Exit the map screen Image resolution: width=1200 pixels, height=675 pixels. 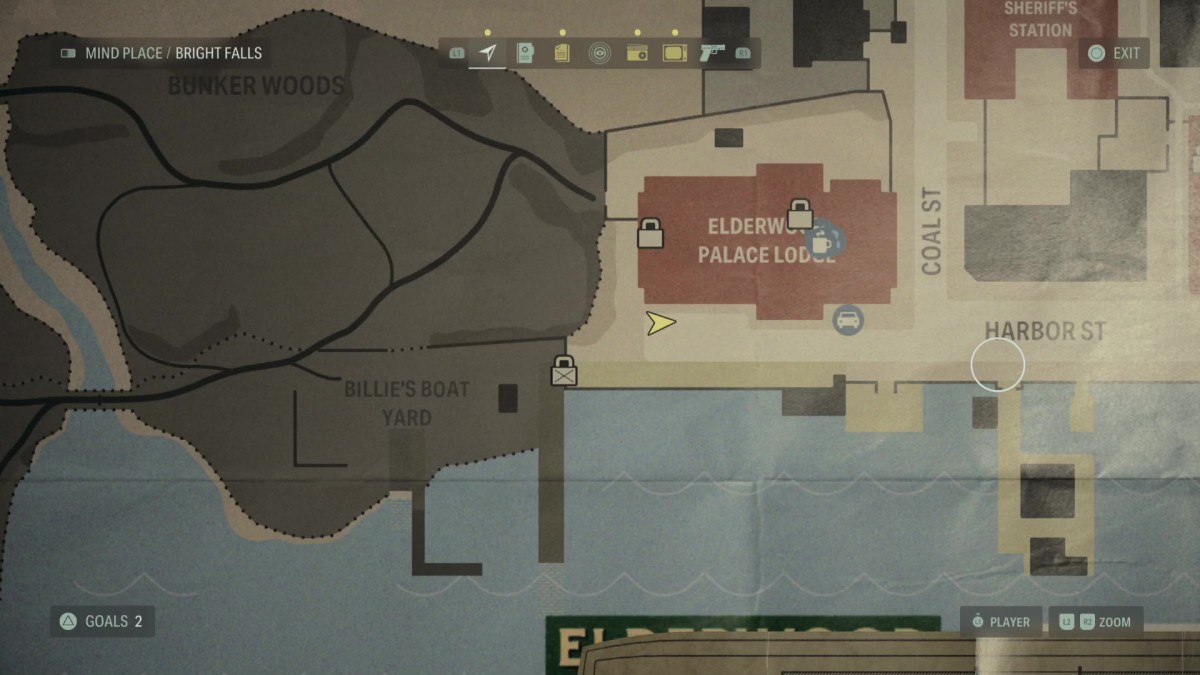[x=1114, y=53]
